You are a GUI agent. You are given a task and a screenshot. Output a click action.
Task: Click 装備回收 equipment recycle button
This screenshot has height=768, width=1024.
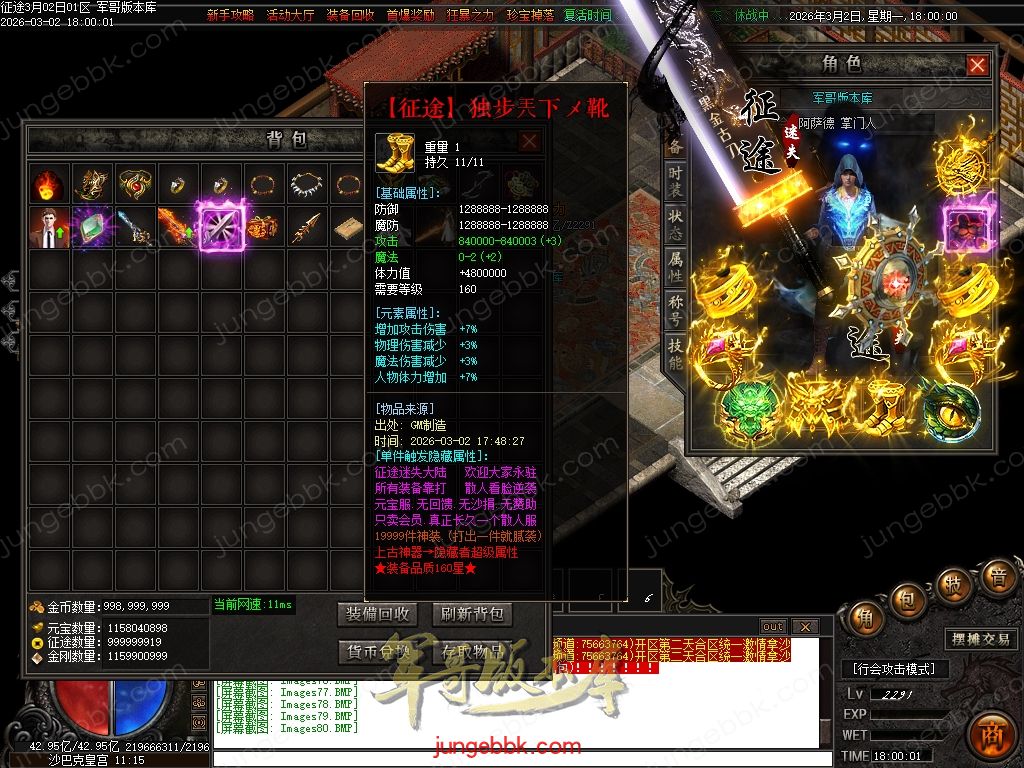376,614
